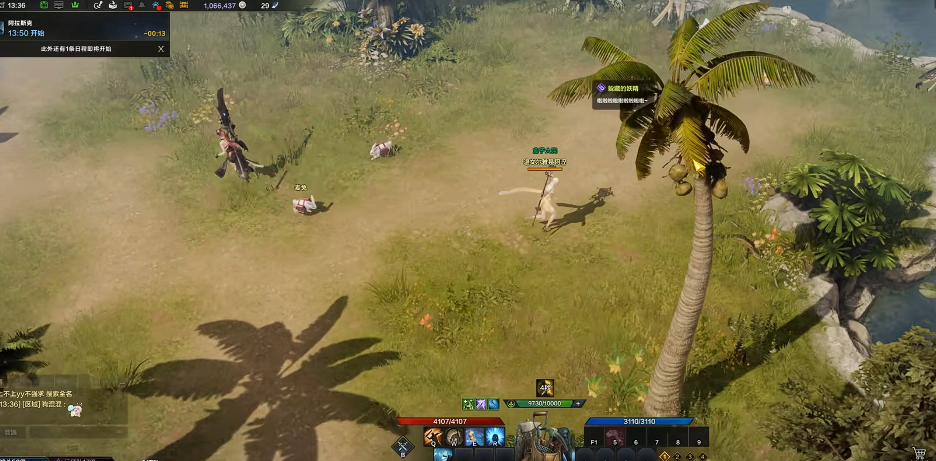Close the upcoming event notification
The width and height of the screenshot is (936, 461).
coord(161,48)
